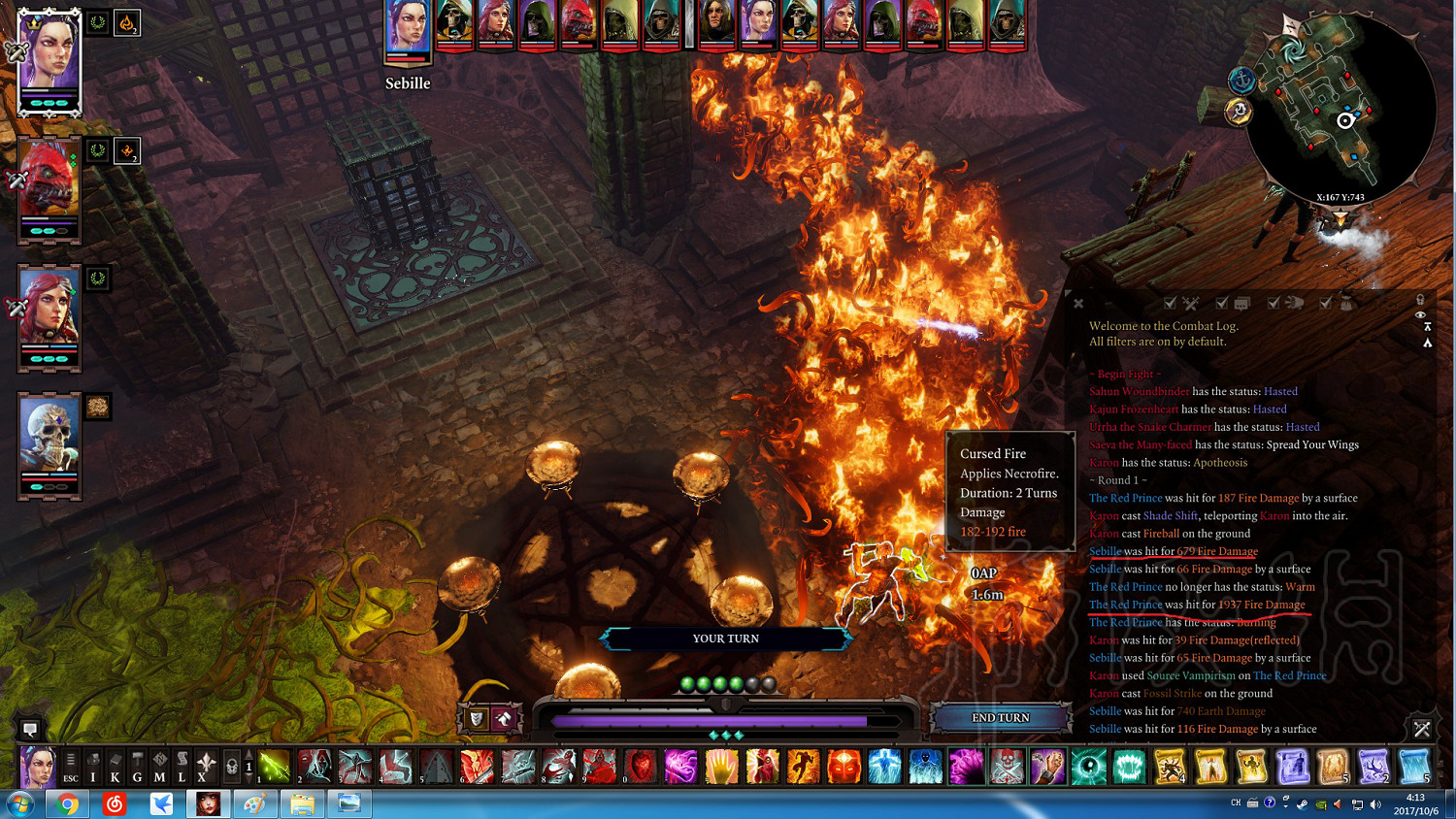Toggle the speech bubble dialogue filter checkbox

pos(1222,304)
